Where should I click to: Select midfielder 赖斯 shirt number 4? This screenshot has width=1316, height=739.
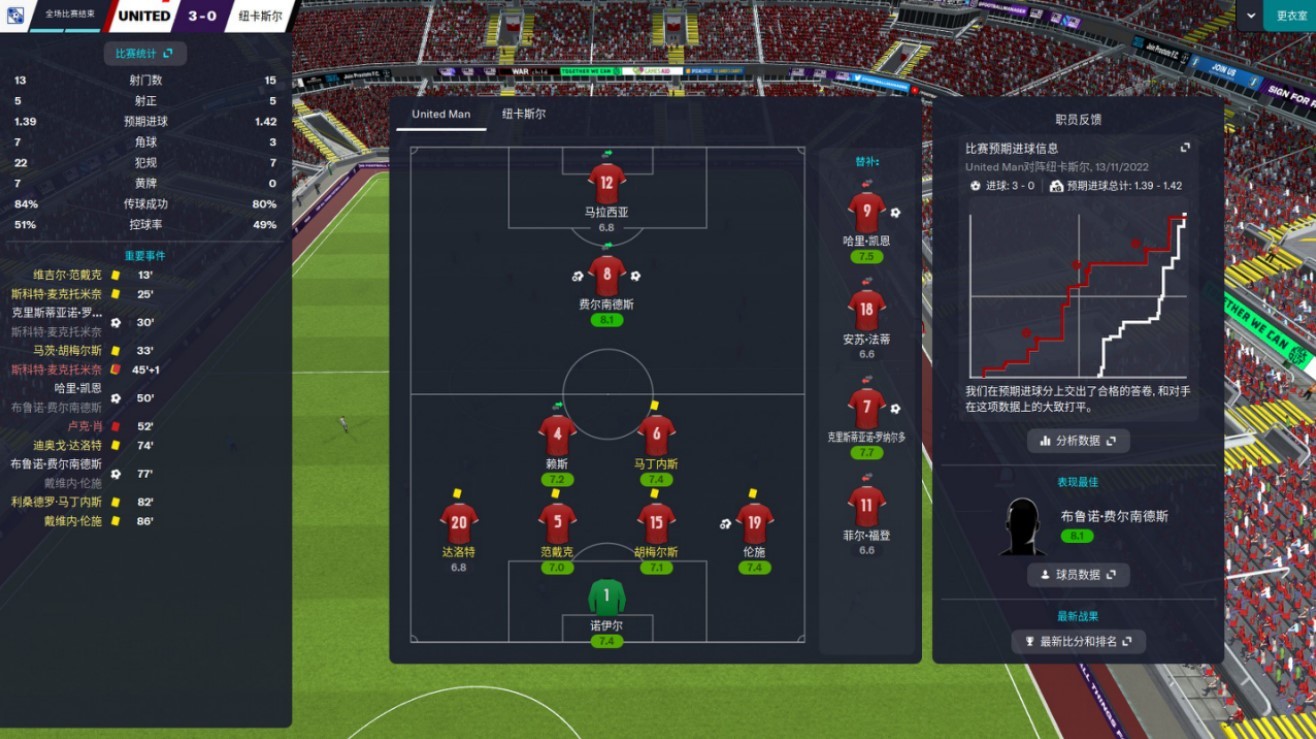point(557,436)
